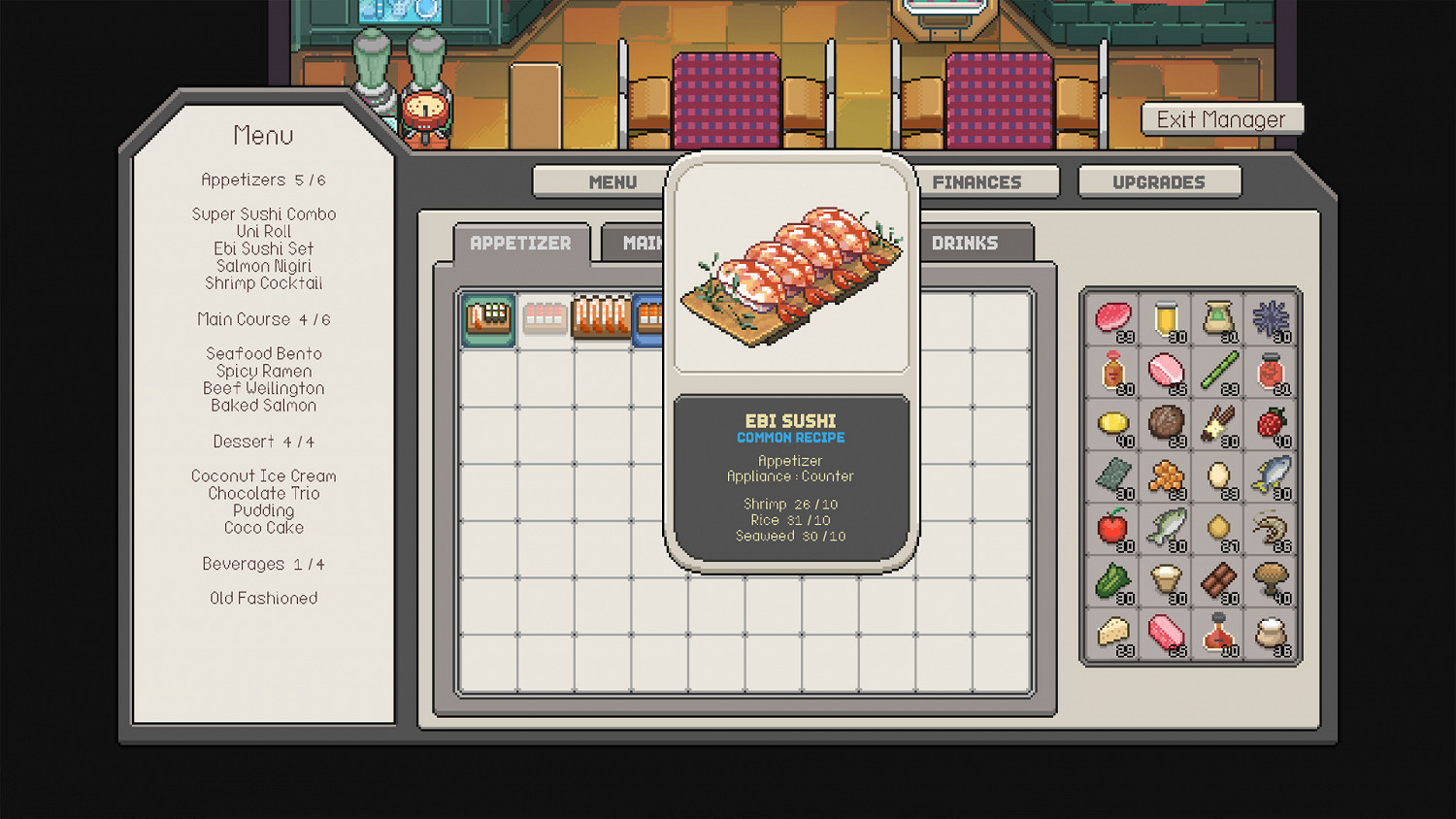Open the Appetizer recipe tab
1456x819 pixels.
(520, 243)
